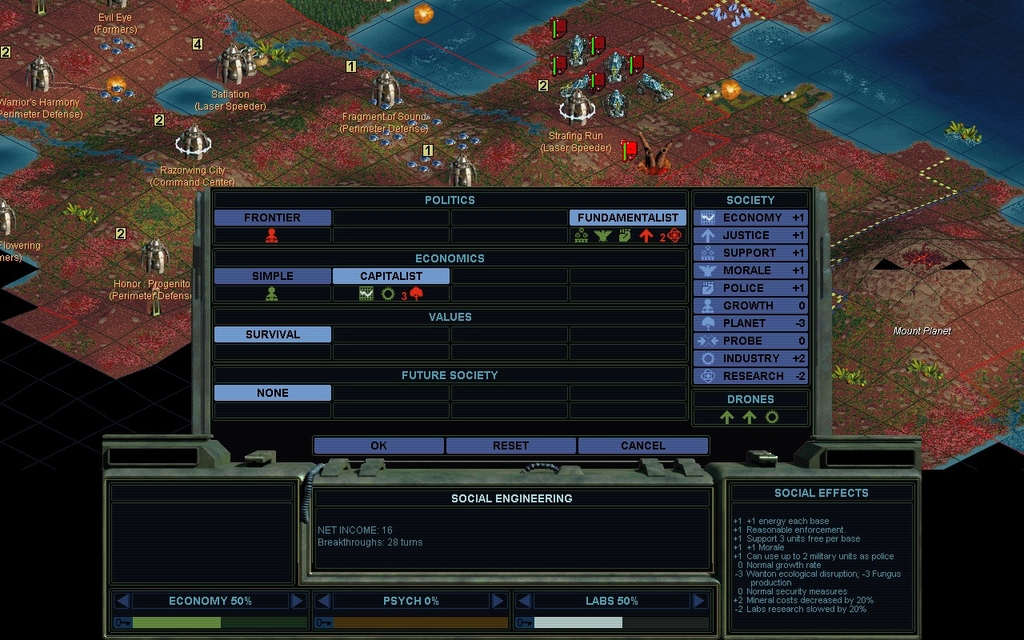Decrease the Economy allocation with left arrow

click(x=122, y=601)
